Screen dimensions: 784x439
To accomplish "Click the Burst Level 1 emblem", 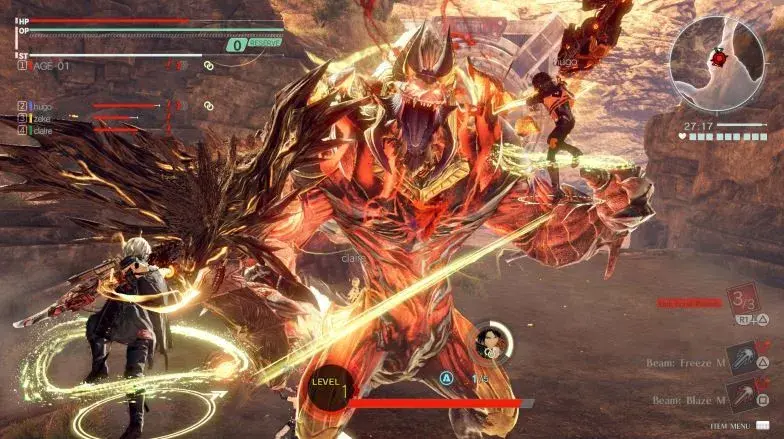I will [330, 388].
